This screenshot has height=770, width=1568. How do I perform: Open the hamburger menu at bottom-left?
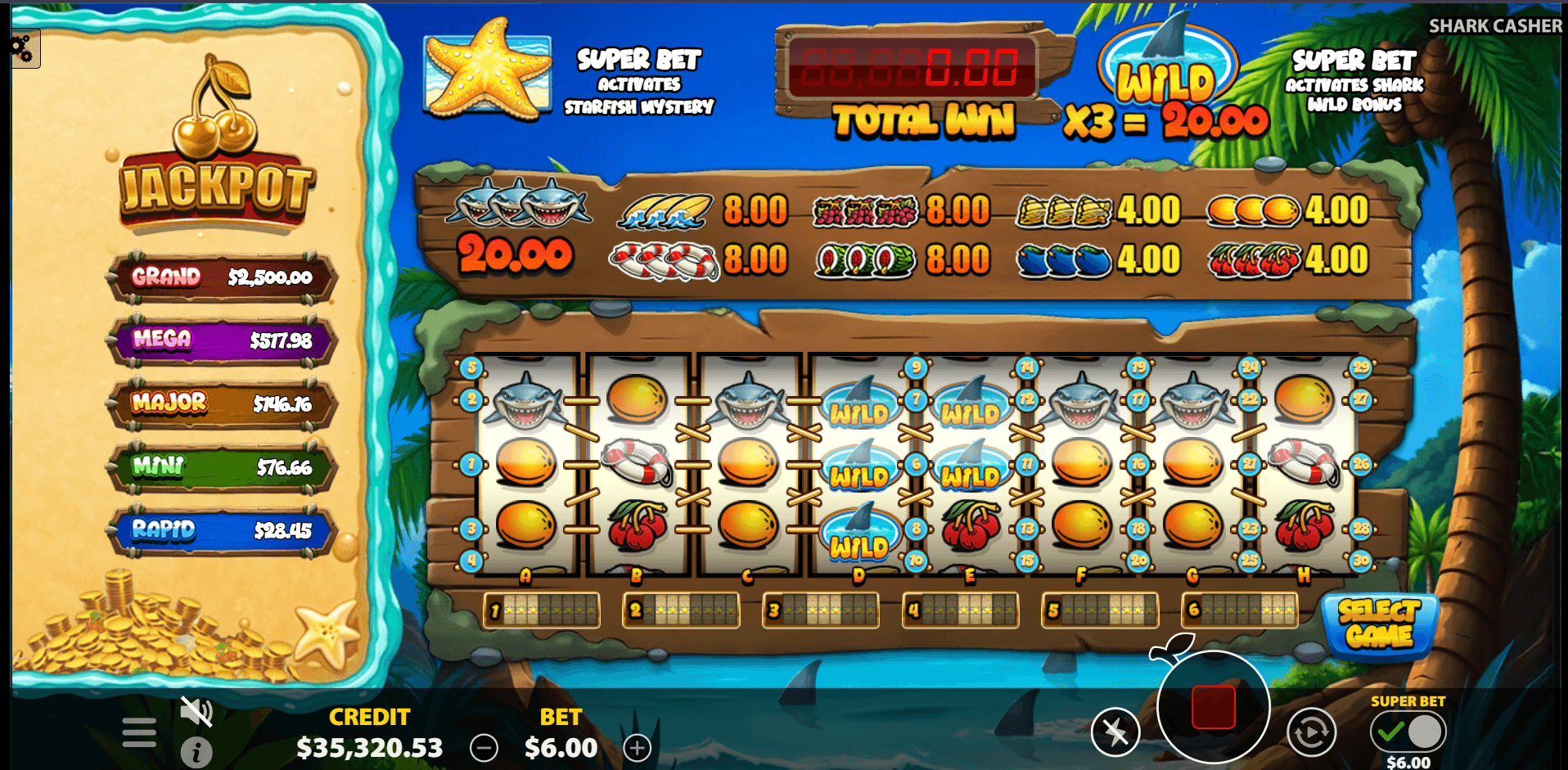[x=137, y=733]
